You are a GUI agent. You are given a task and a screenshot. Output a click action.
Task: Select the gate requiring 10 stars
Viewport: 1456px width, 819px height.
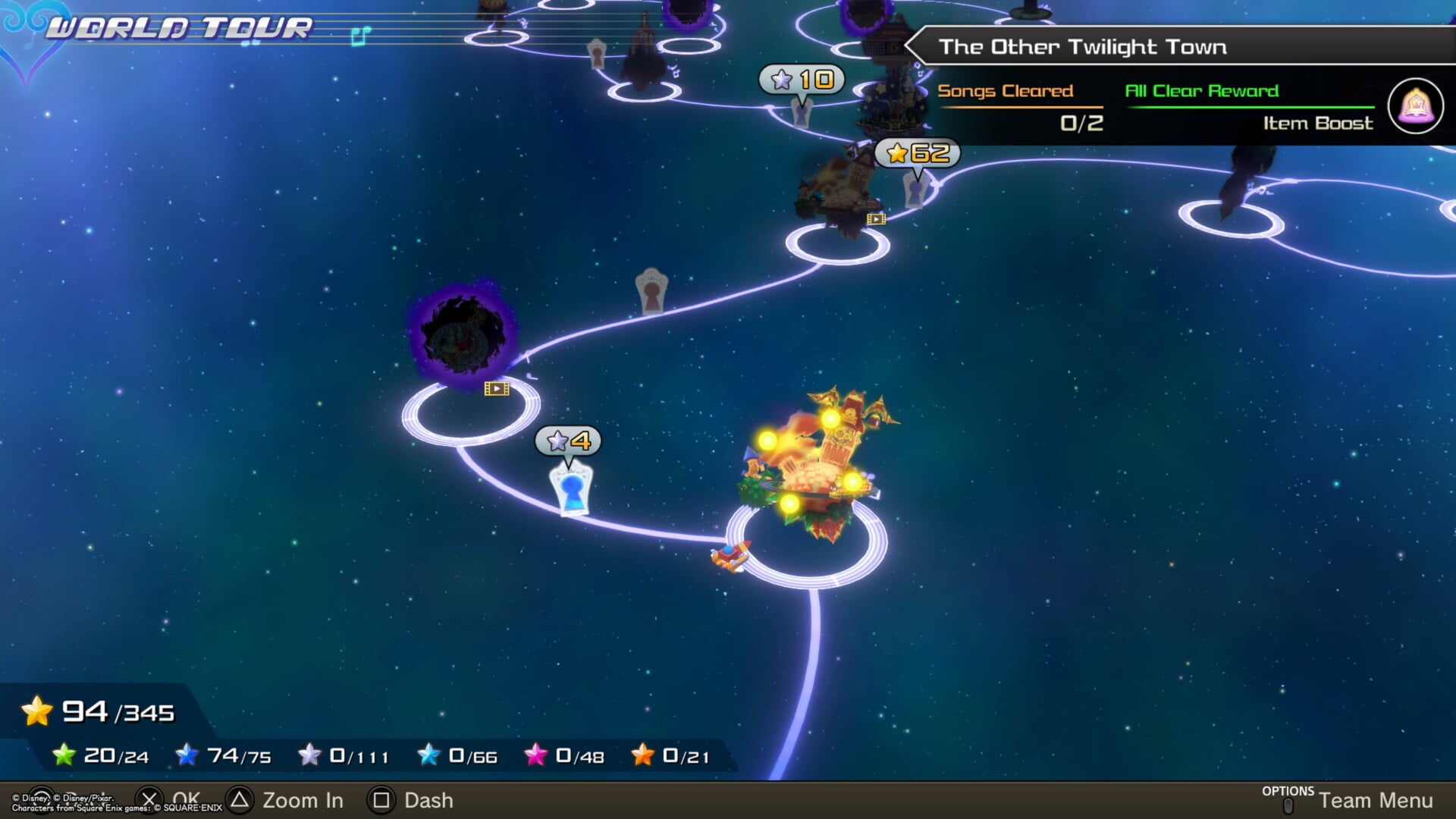tap(802, 111)
